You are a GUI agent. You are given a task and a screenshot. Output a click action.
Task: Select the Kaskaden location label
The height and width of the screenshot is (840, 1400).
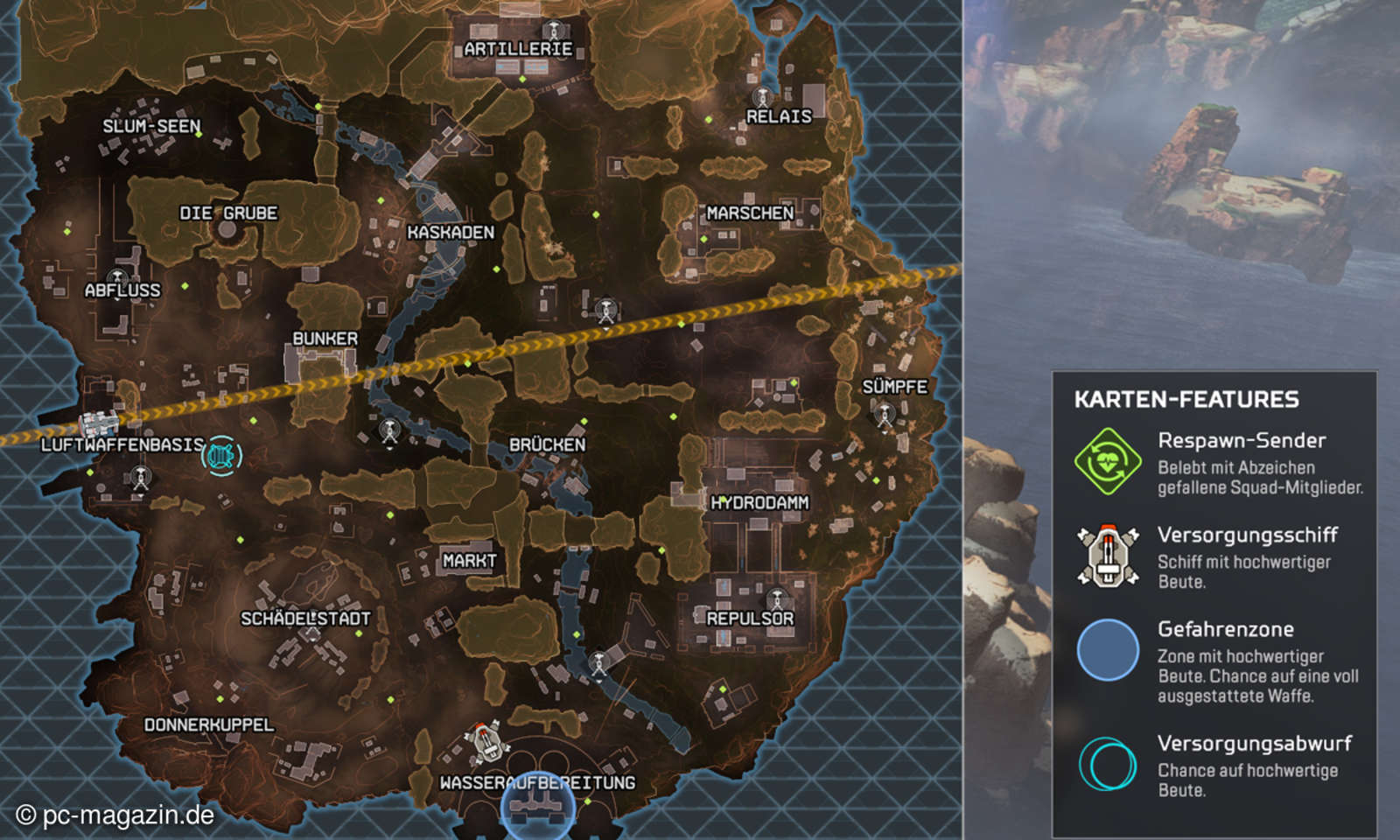pos(451,233)
